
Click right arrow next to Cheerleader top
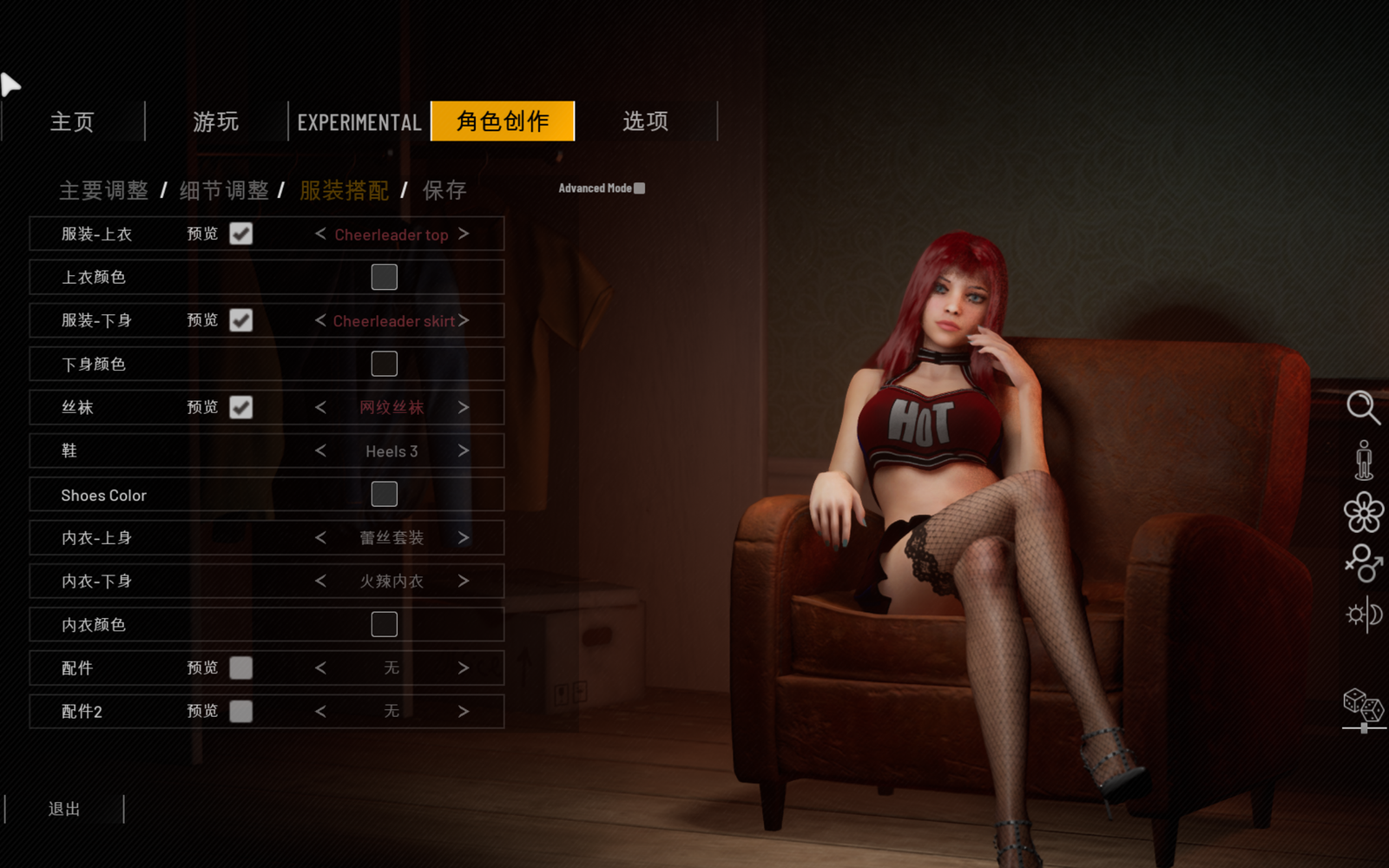click(x=464, y=233)
